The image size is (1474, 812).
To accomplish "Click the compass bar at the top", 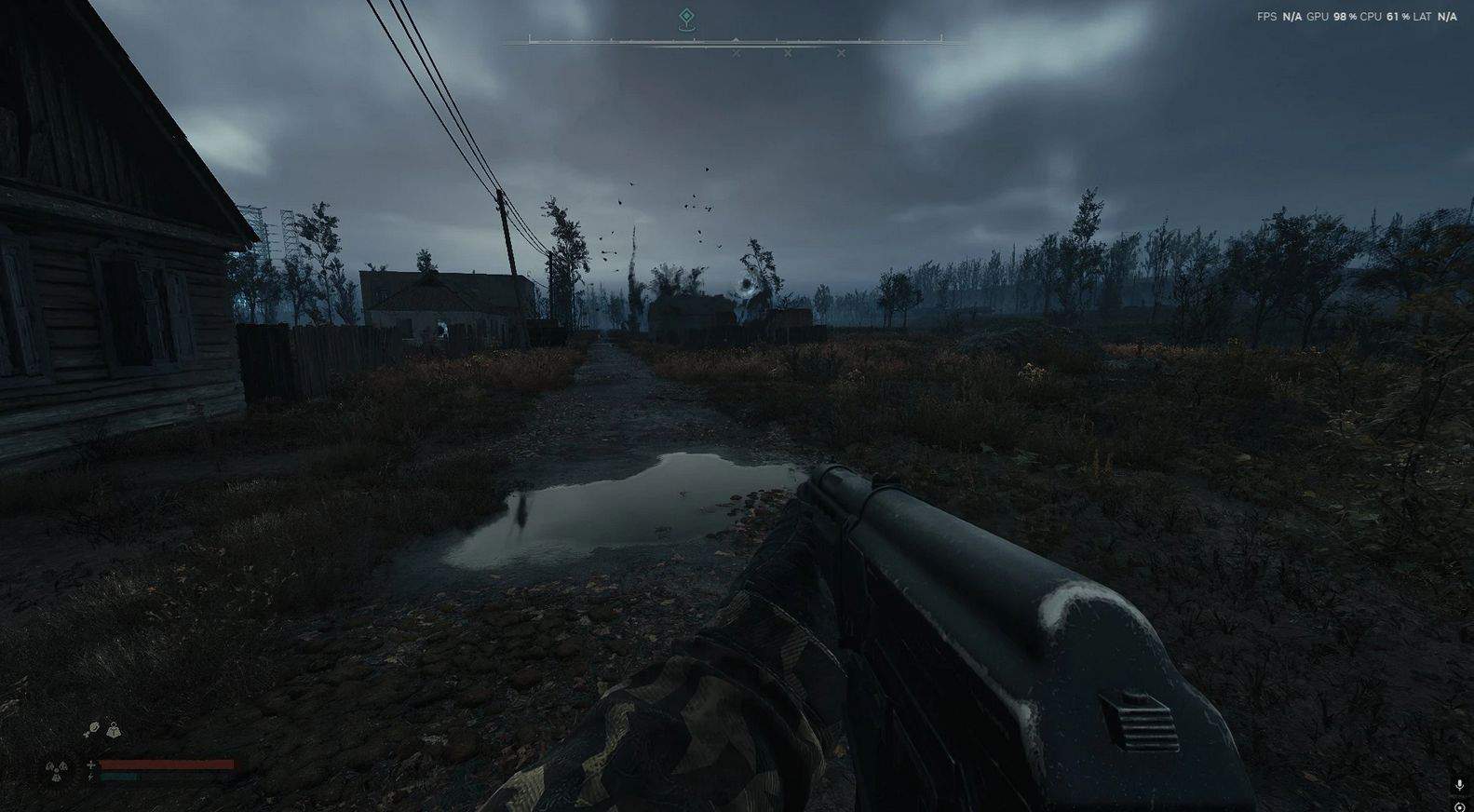I will [x=736, y=40].
